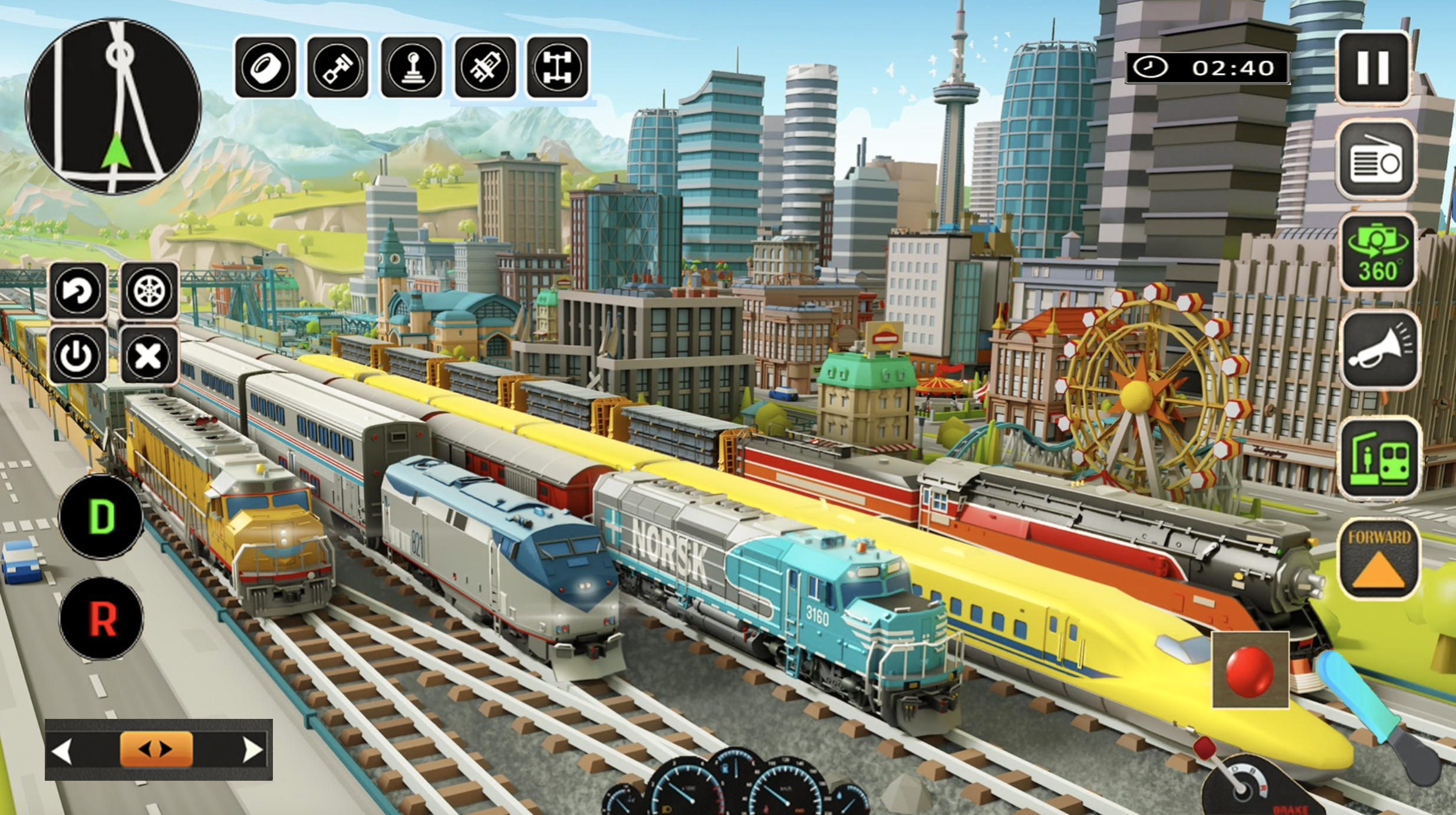The height and width of the screenshot is (815, 1456).
Task: Select the R reverse gear
Action: [101, 618]
